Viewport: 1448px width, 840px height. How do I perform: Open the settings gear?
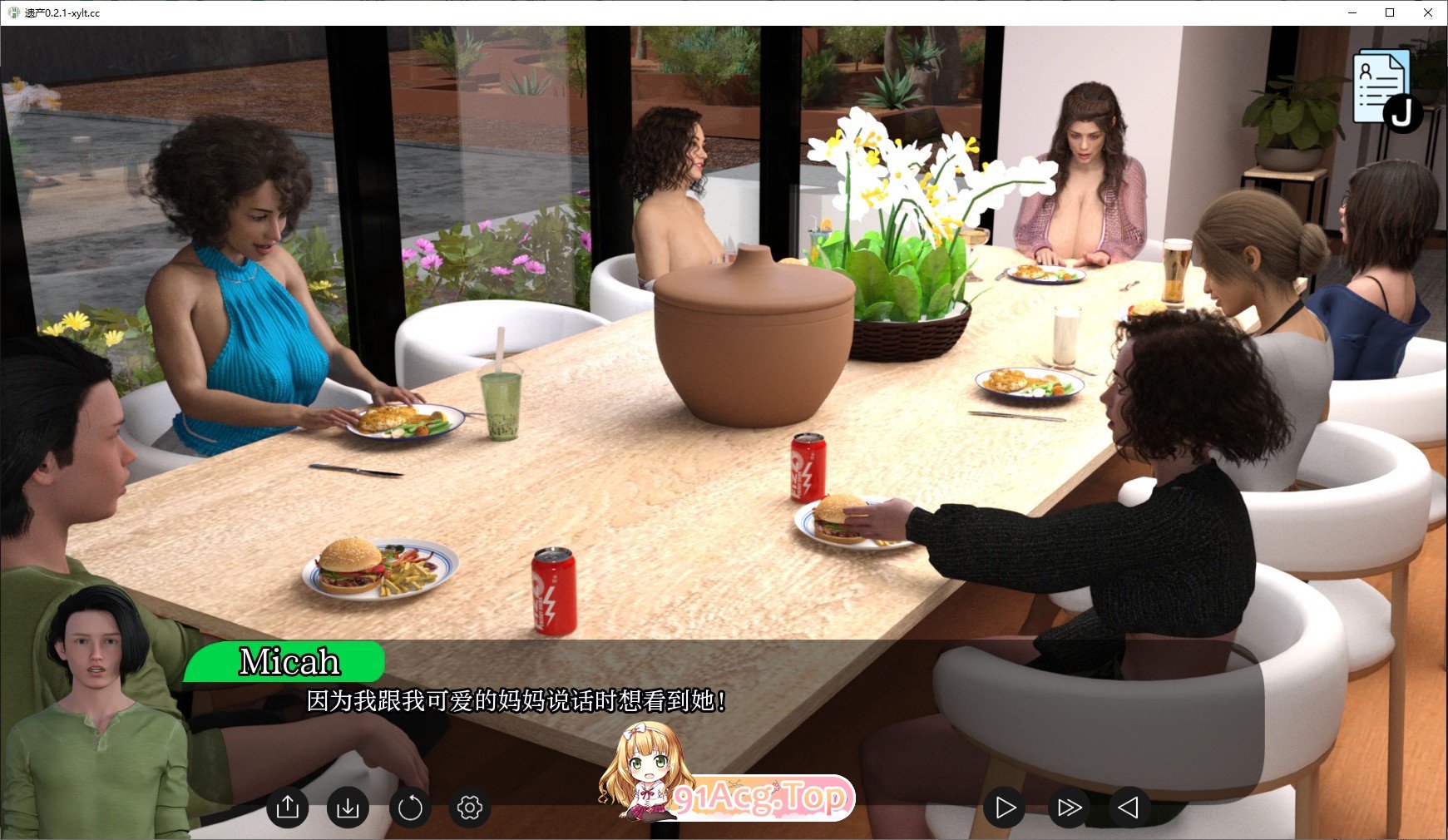point(470,807)
